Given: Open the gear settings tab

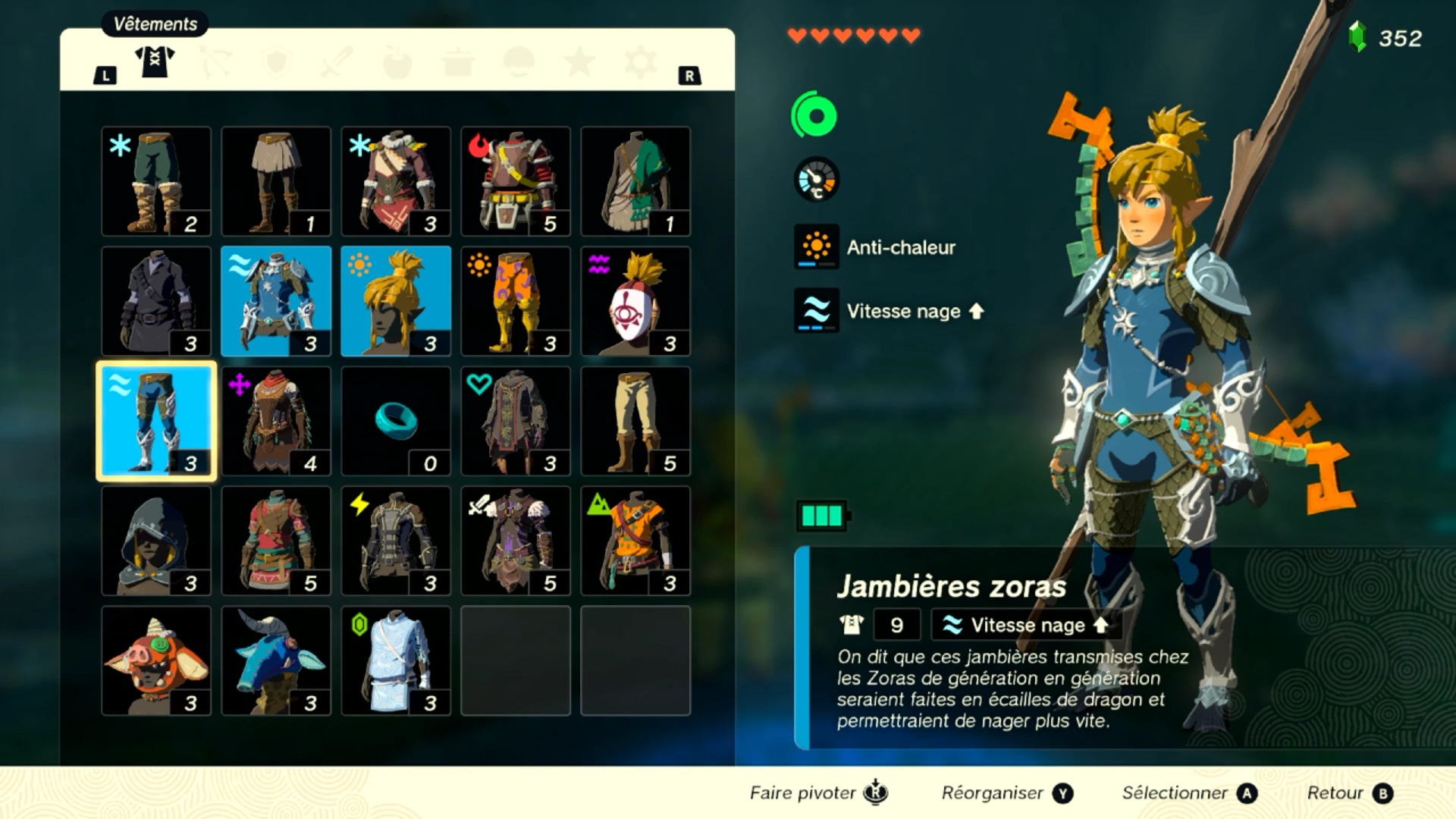Looking at the screenshot, I should (x=640, y=62).
